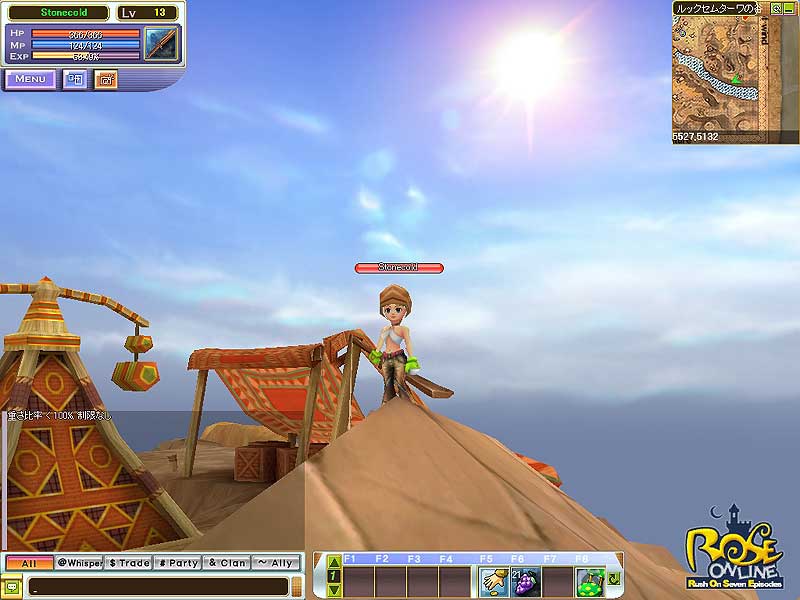800x600 pixels.
Task: Switch to the Ally chat tab
Action: tap(276, 563)
